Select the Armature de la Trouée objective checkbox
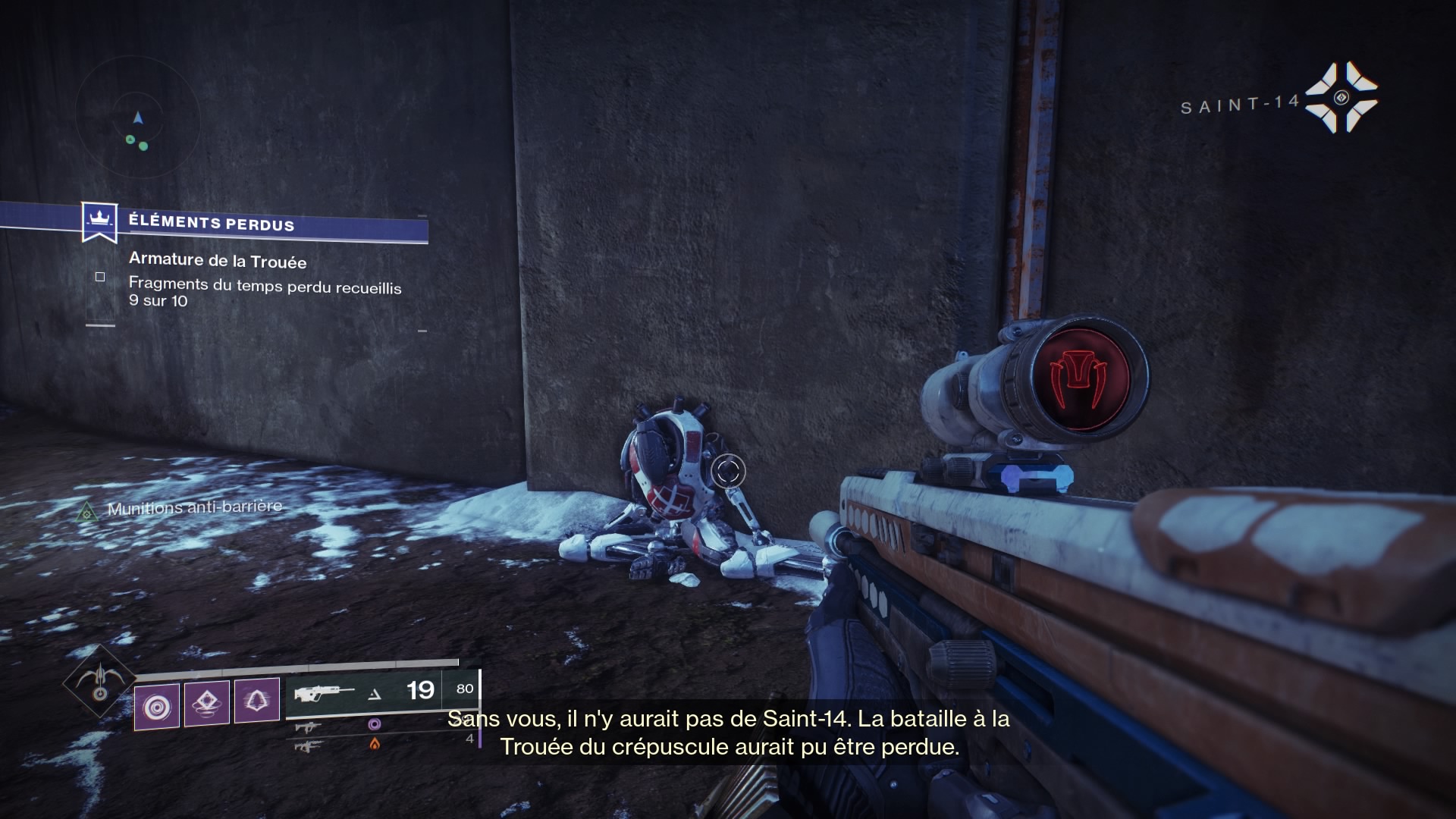Image resolution: width=1456 pixels, height=819 pixels. [x=100, y=277]
